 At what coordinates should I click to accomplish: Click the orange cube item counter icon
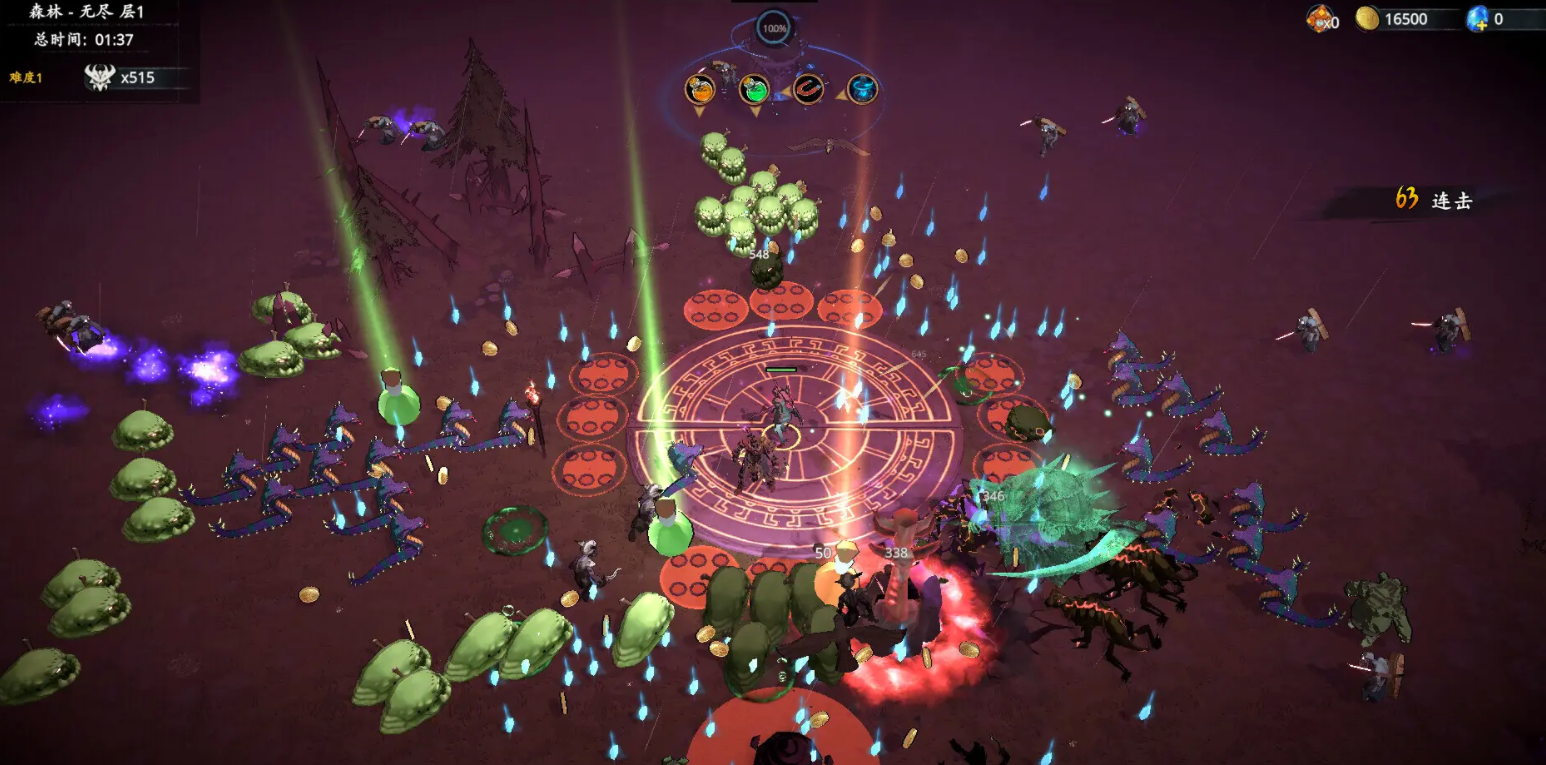tap(1320, 18)
